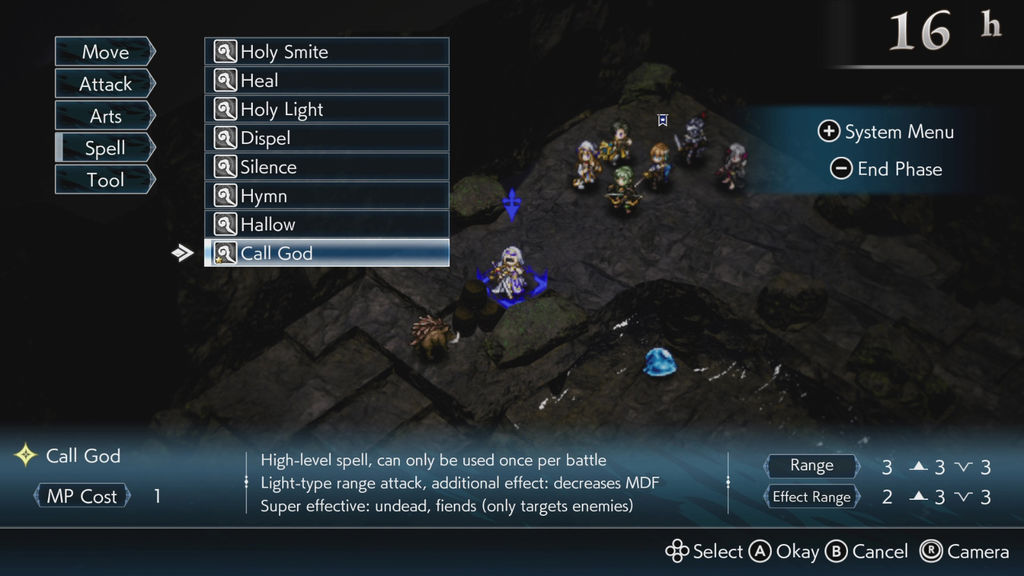This screenshot has width=1024, height=576.
Task: Open the Arts command list
Action: (105, 116)
